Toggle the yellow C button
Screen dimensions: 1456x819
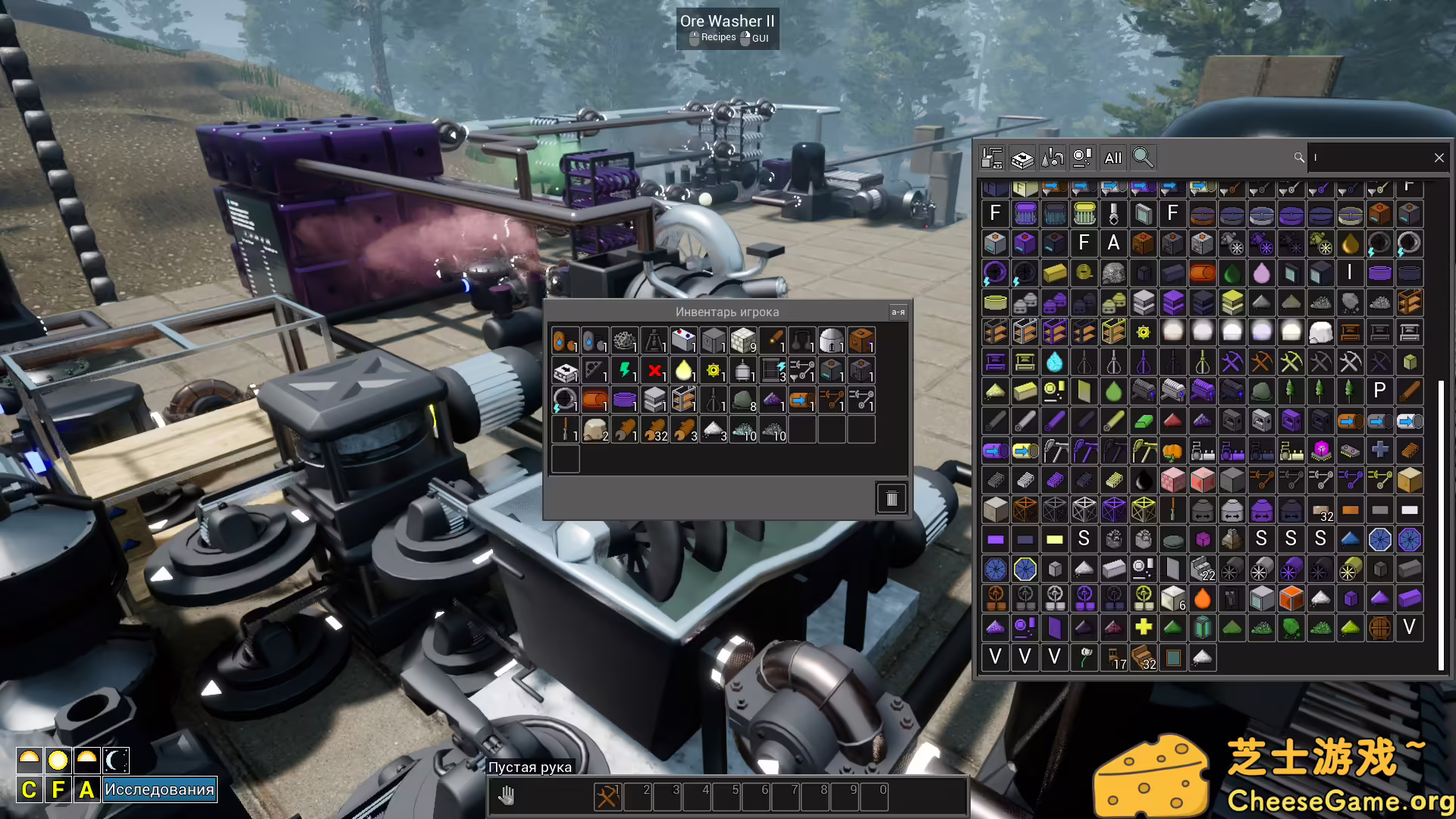pyautogui.click(x=29, y=789)
